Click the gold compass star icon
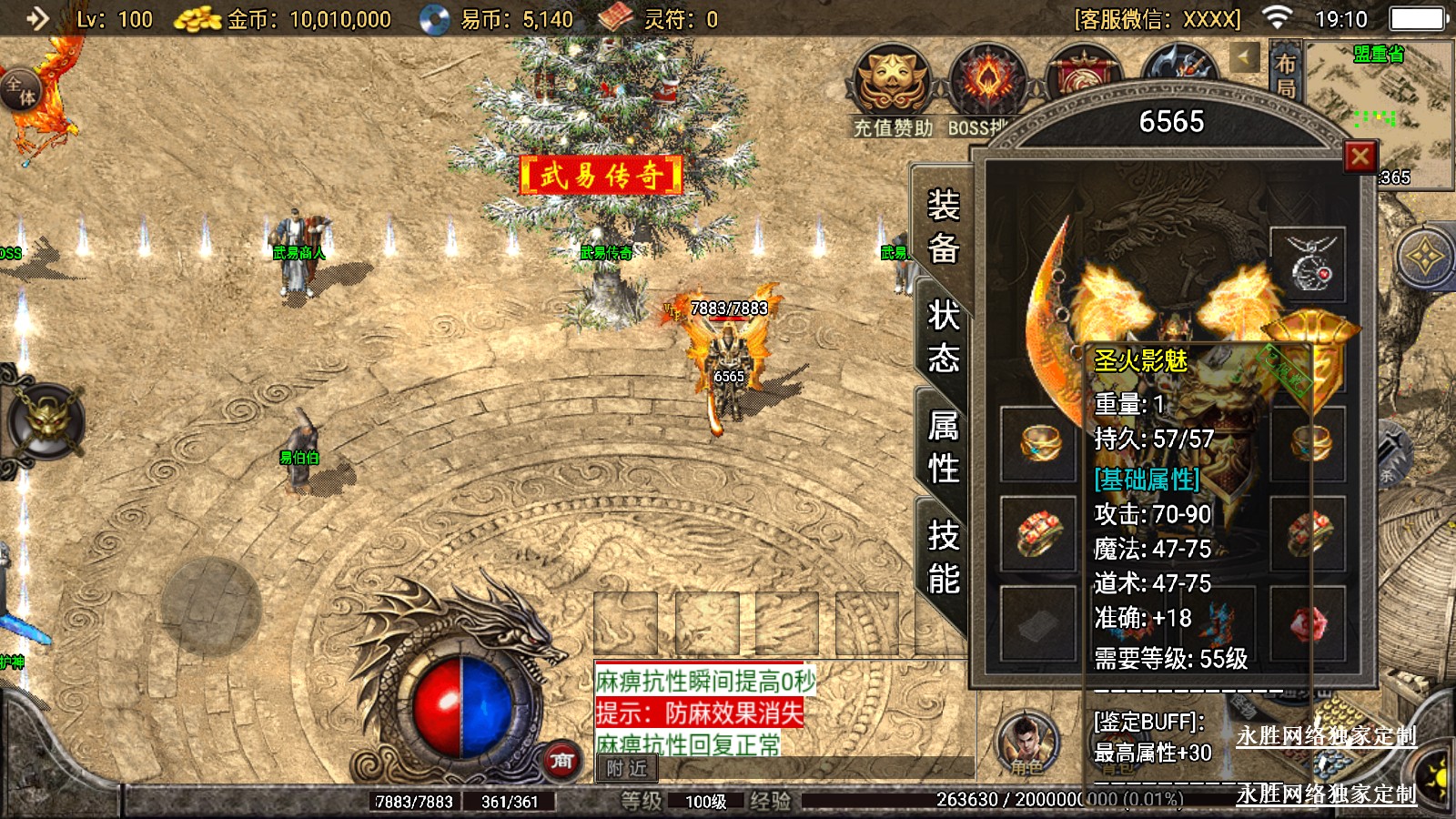 pos(1424,258)
